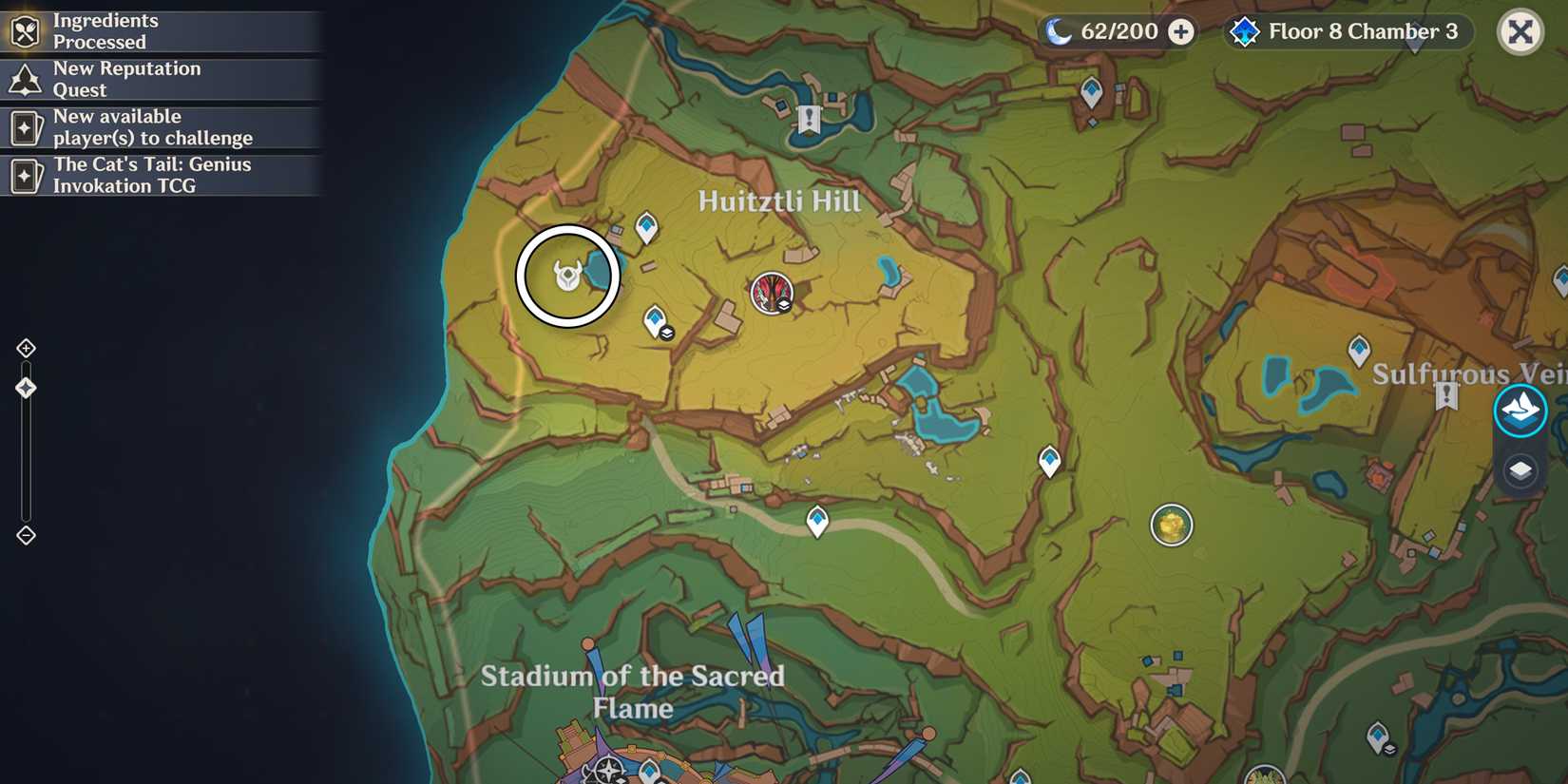
Task: Open the New Reputation Quest notification
Action: 162,79
